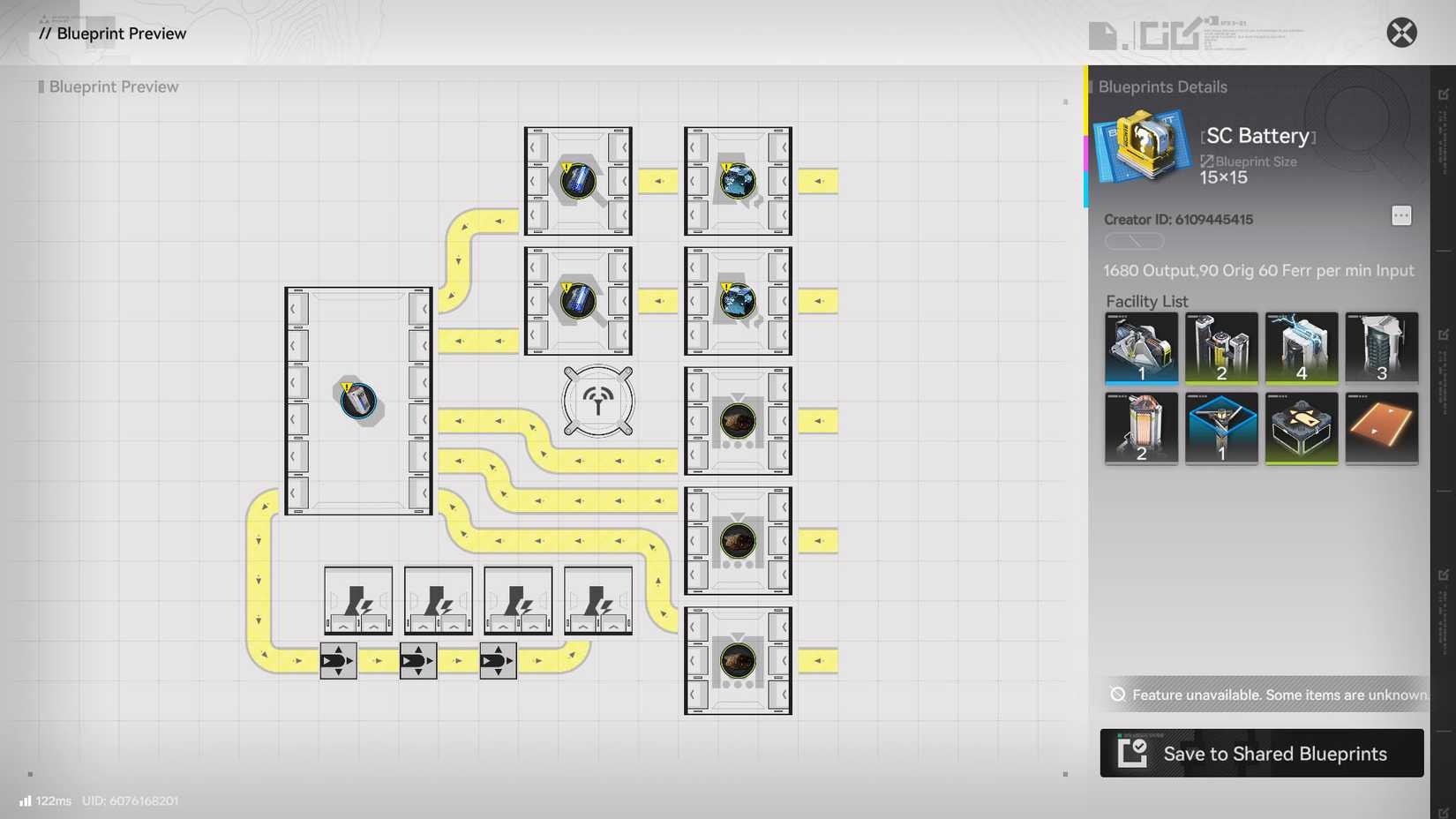Open the stacked tower facility with count 3
The width and height of the screenshot is (1456, 819).
(1382, 348)
